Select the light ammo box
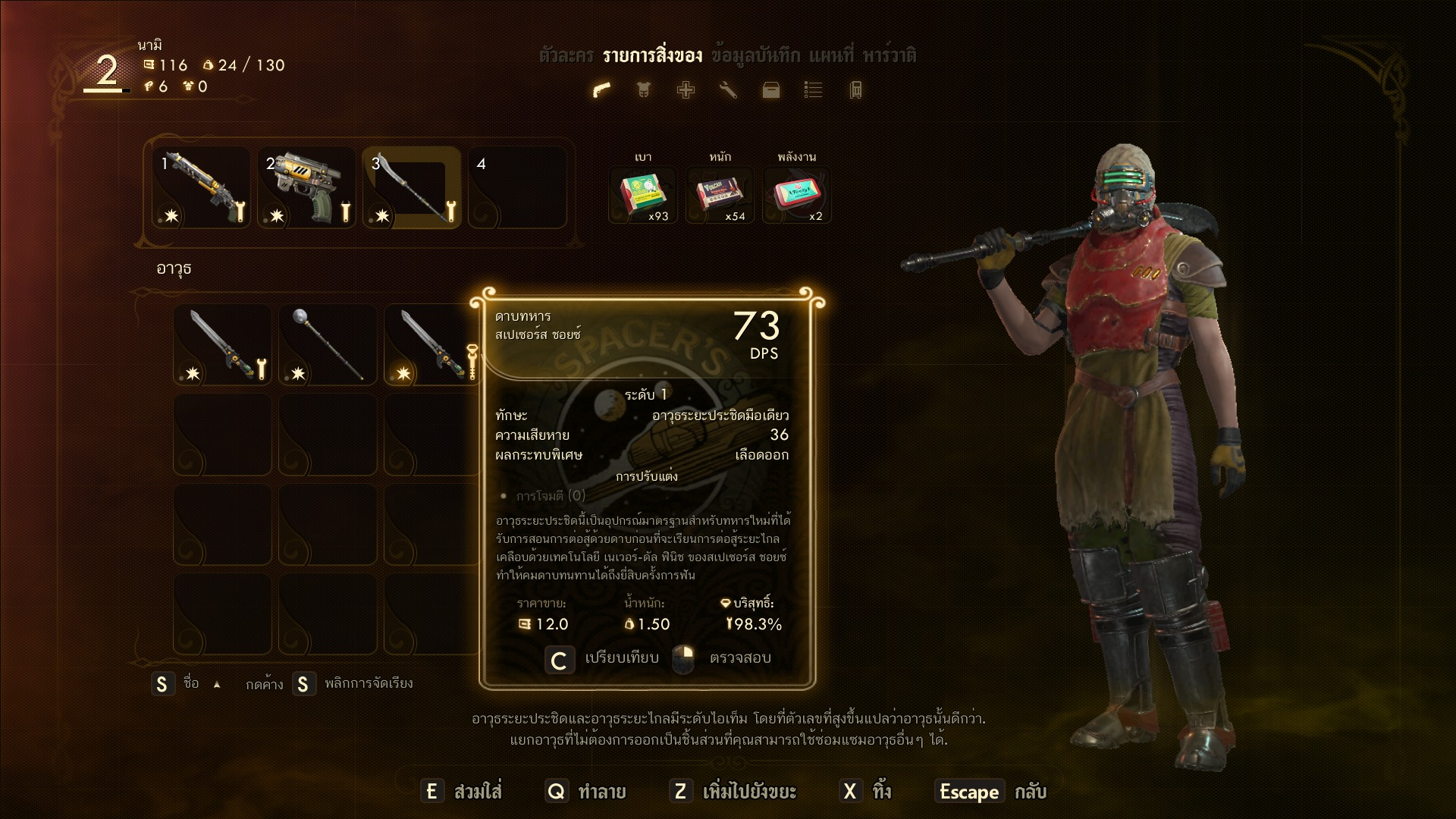Screen dimensions: 1456x819 pos(644,195)
